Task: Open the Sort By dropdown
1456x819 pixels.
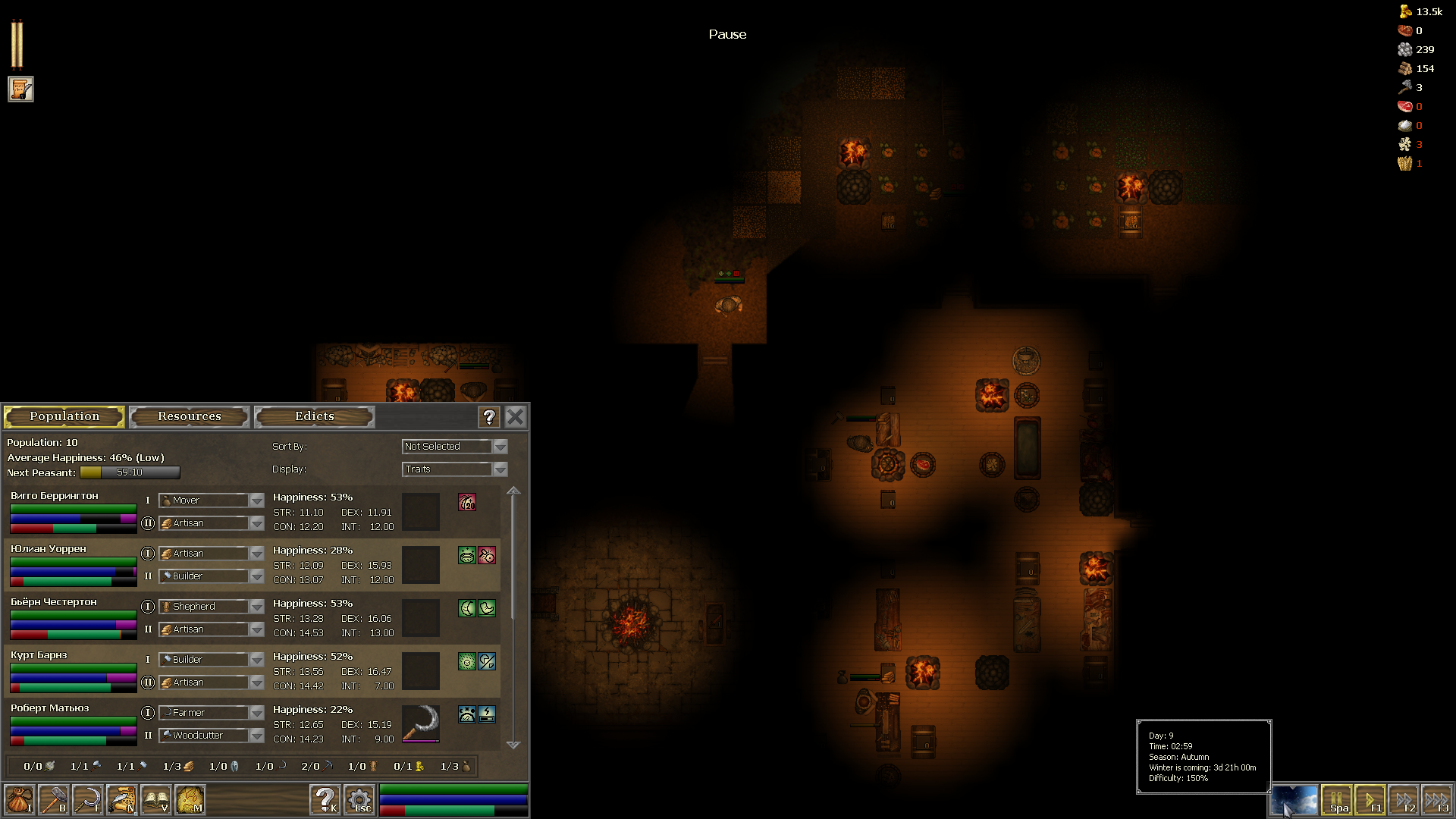Action: (453, 446)
